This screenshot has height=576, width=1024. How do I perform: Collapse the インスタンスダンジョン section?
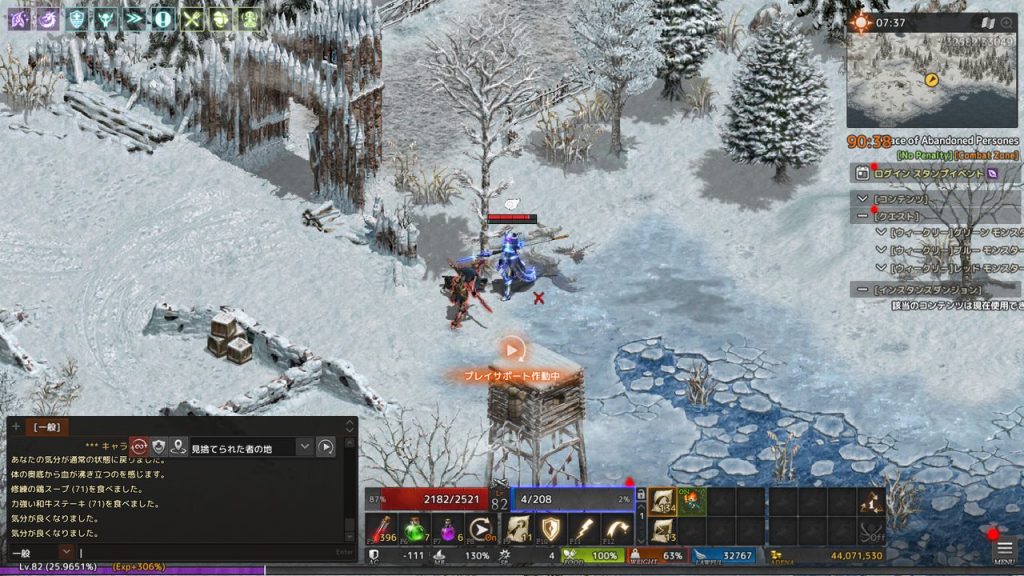[x=863, y=289]
